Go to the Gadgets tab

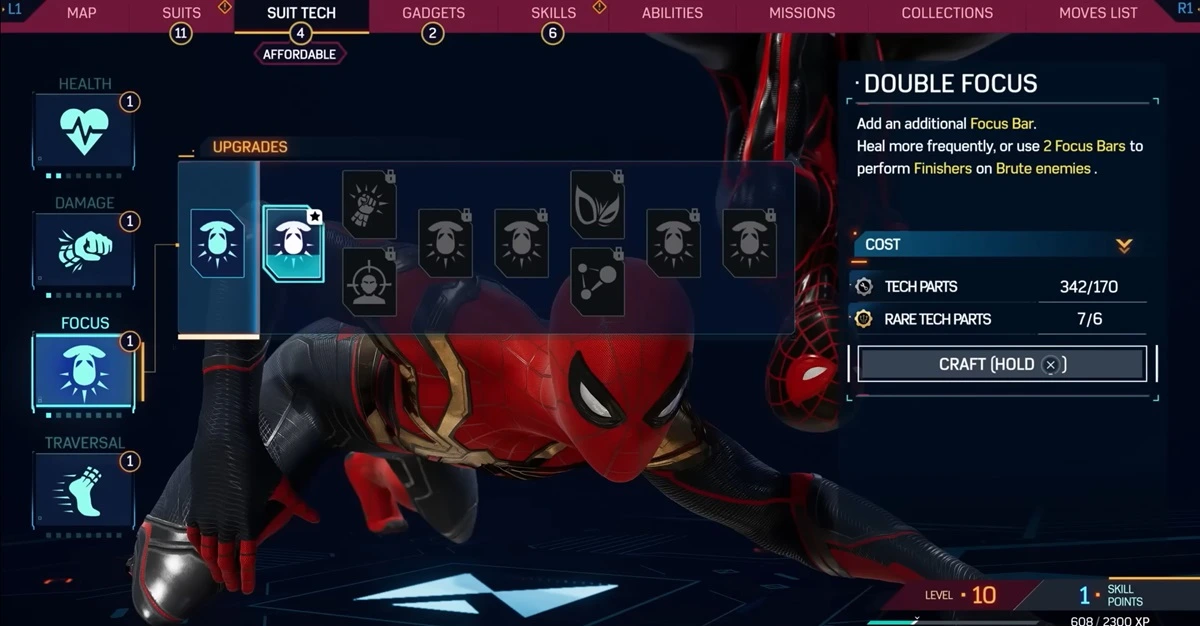pos(433,13)
